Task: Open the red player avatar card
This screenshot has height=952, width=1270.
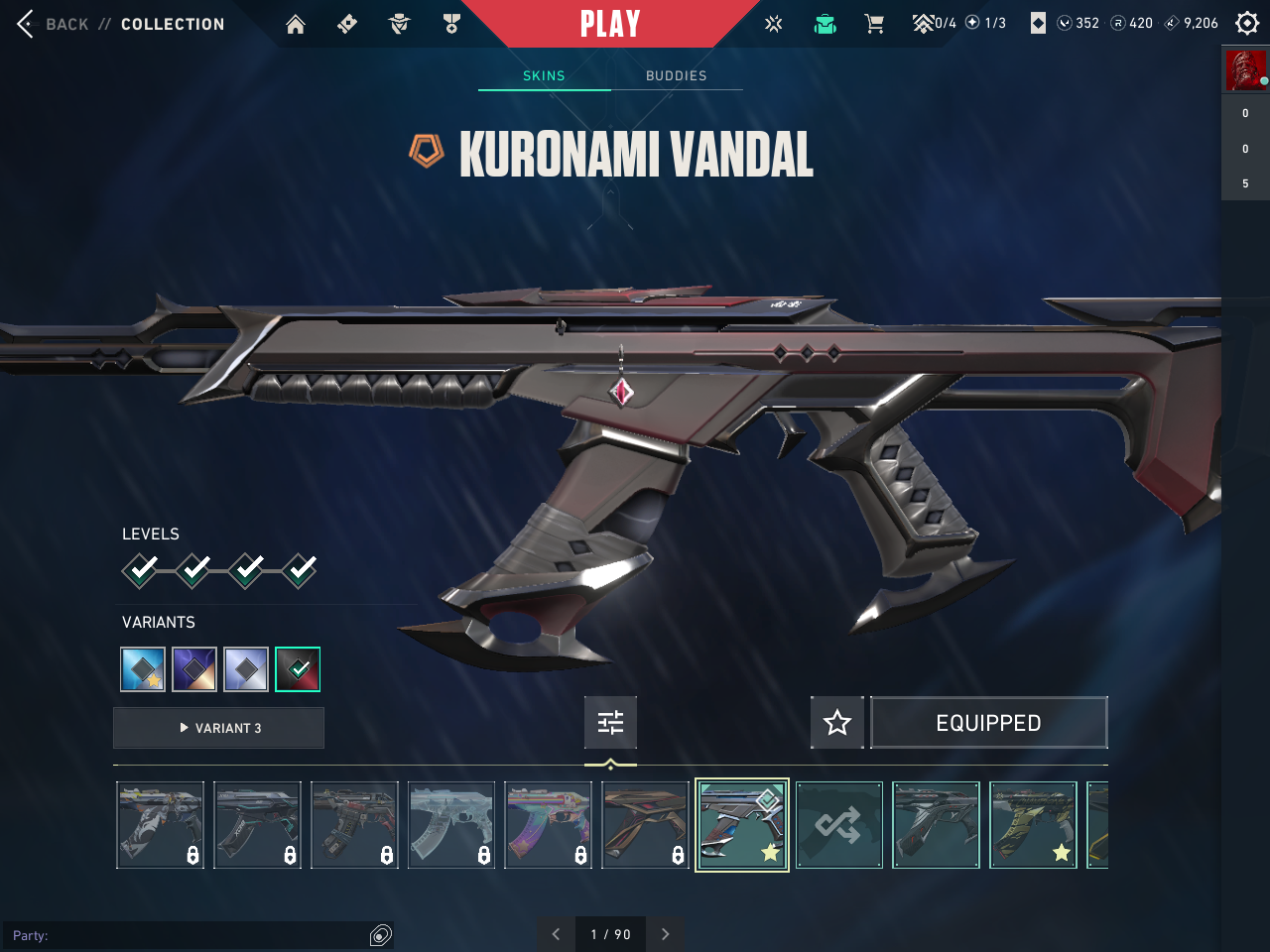Action: pos(1245,71)
